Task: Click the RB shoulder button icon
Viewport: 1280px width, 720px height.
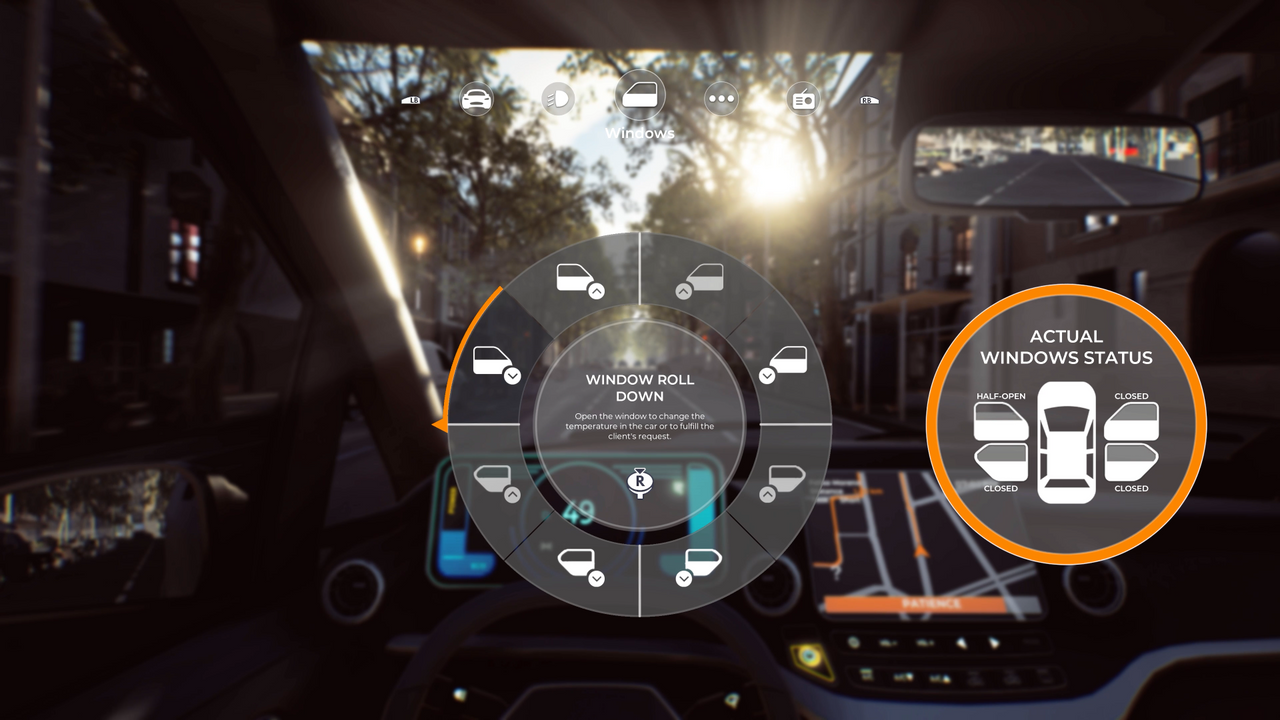Action: 867,100
